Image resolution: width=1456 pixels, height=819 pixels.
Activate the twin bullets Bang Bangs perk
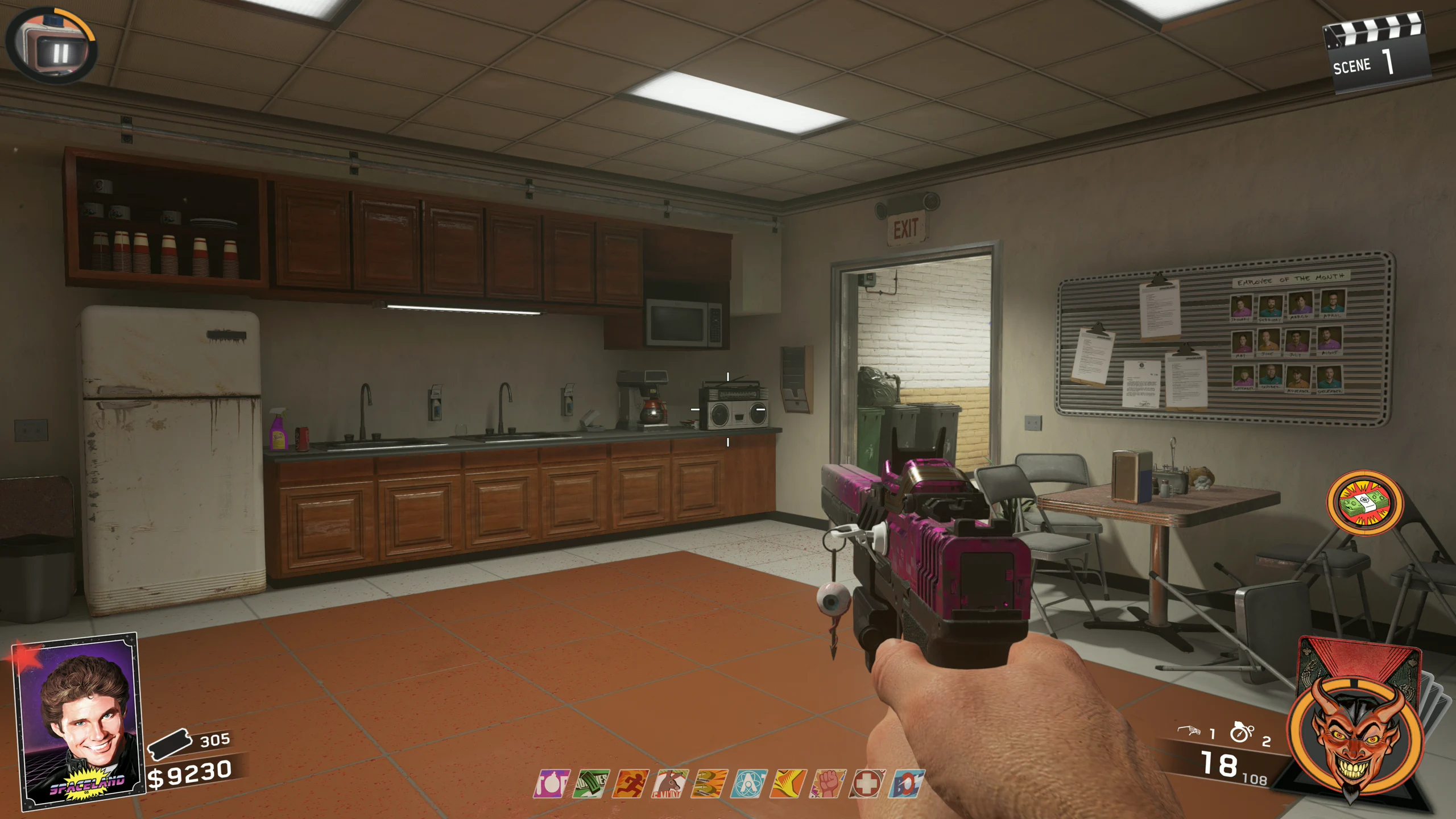(x=709, y=784)
